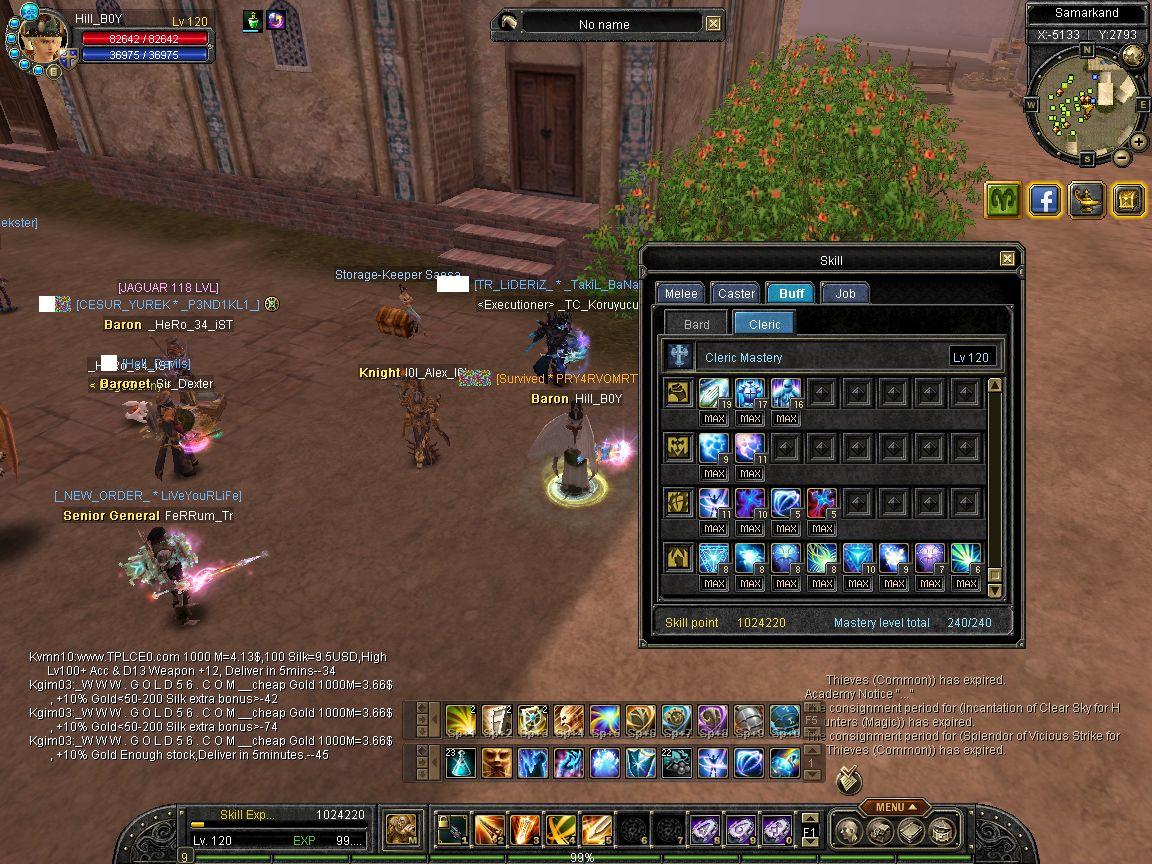
Task: Click the golden magic lamp icon
Action: pos(1087,200)
